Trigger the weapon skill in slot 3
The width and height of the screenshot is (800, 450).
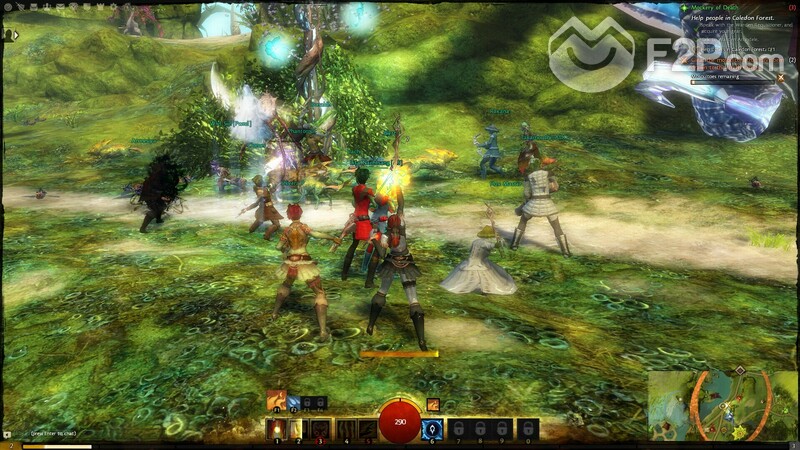[x=321, y=429]
